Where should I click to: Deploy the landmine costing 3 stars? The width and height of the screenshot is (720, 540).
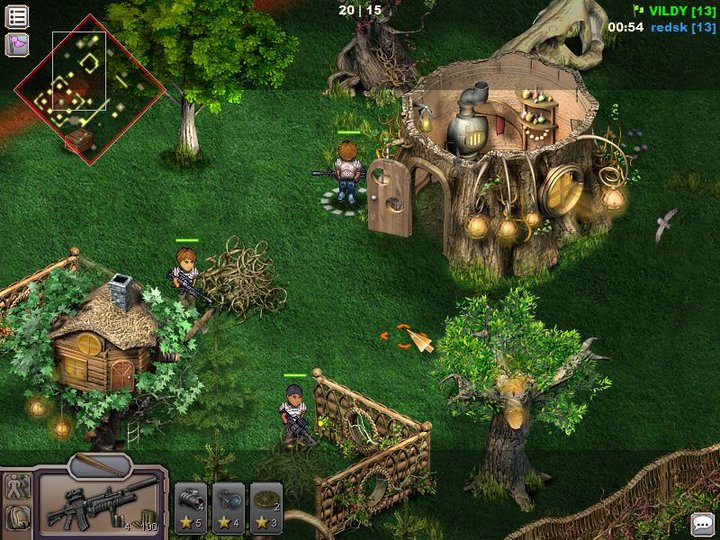tap(266, 505)
